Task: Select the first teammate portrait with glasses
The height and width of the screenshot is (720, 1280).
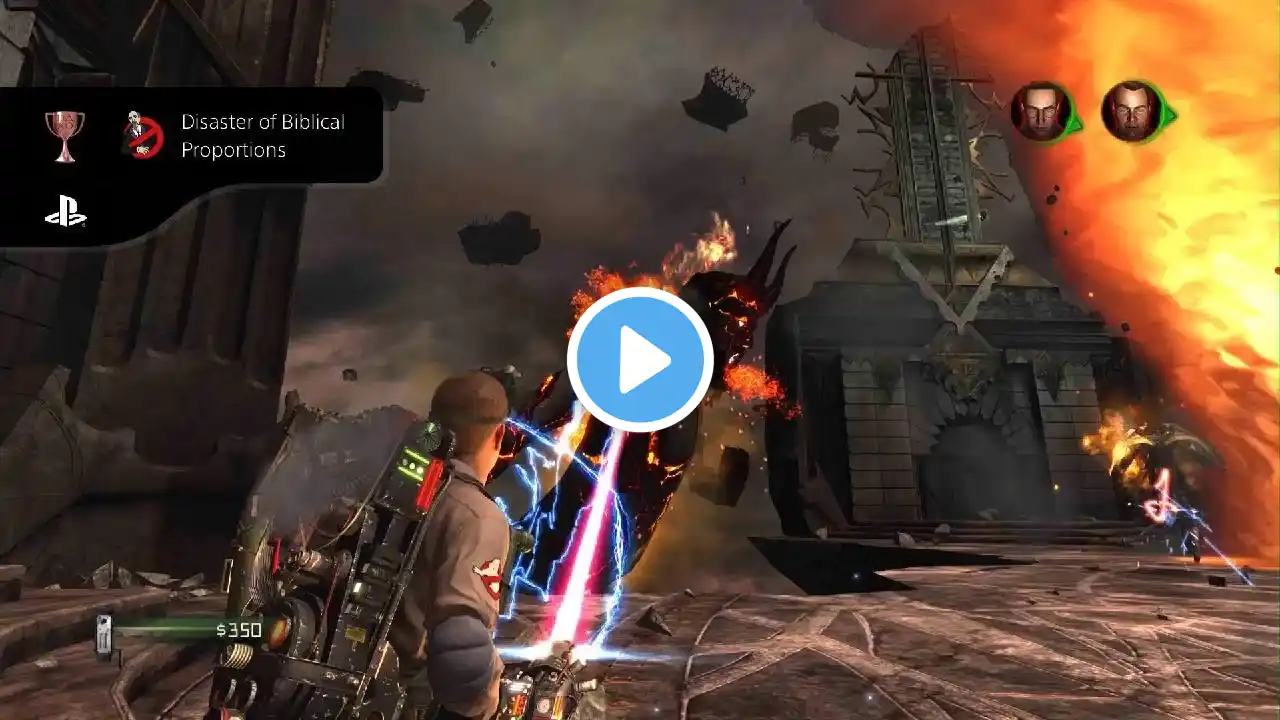Action: pyautogui.click(x=1041, y=111)
